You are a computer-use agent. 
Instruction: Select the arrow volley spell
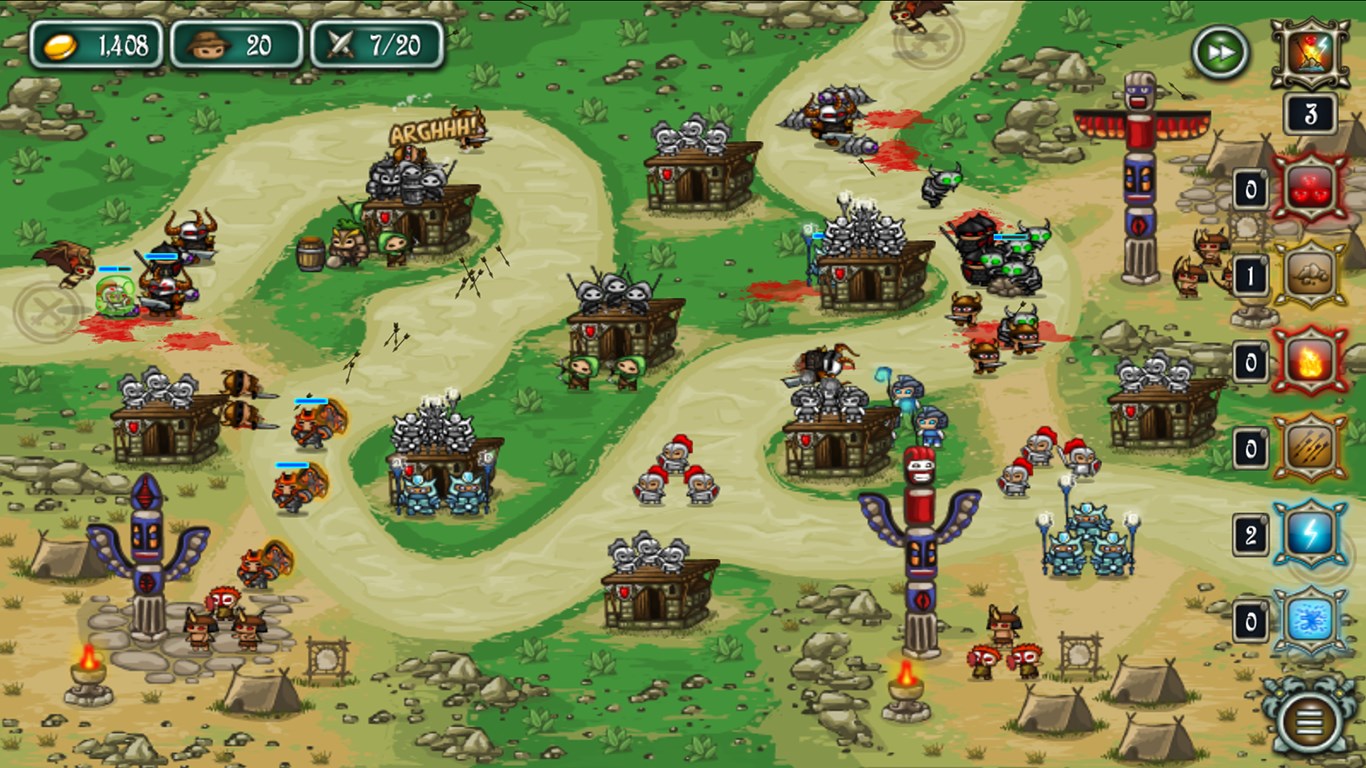point(1309,448)
